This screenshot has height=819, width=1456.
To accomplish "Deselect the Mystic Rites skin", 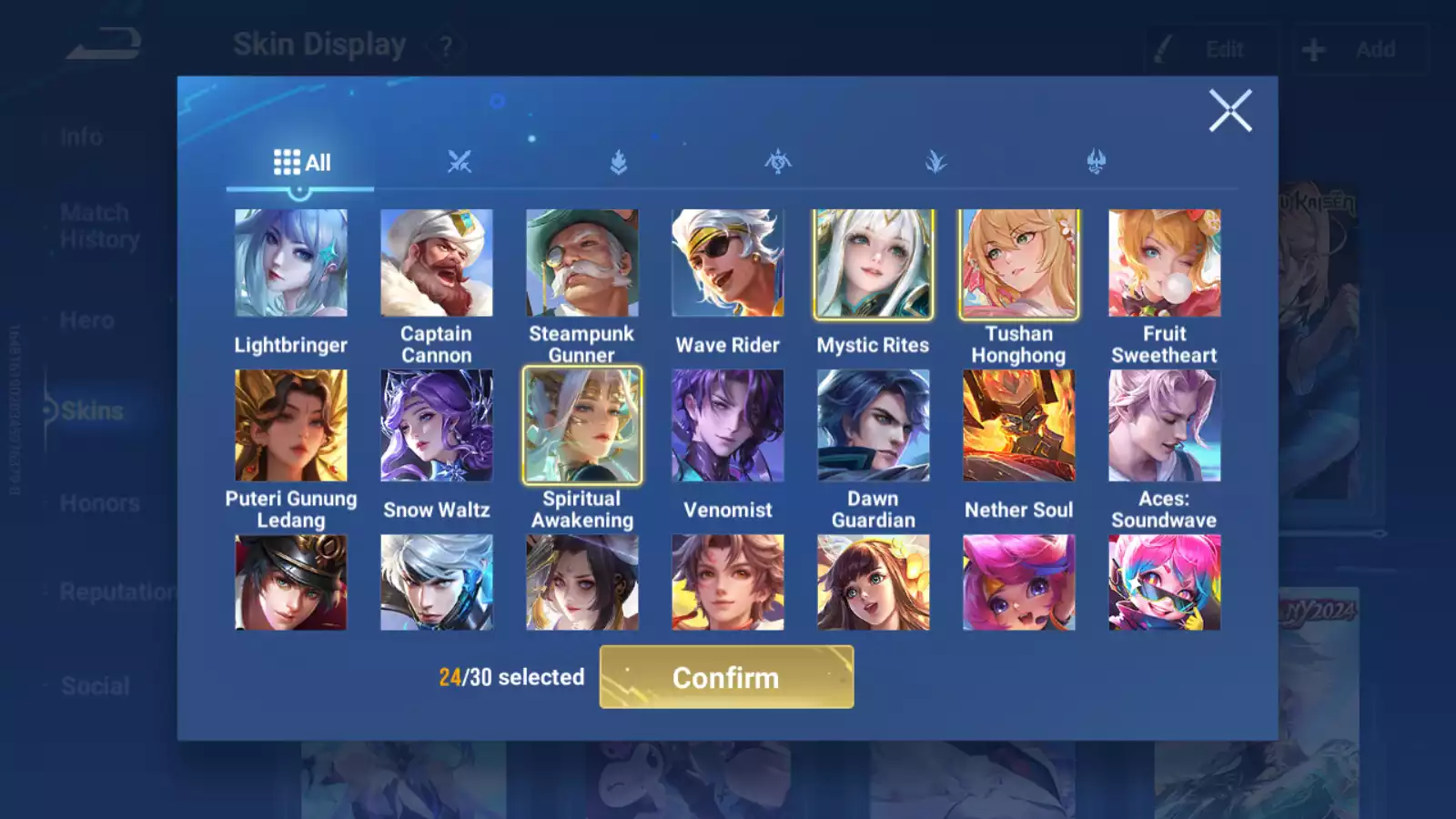I will (x=873, y=263).
